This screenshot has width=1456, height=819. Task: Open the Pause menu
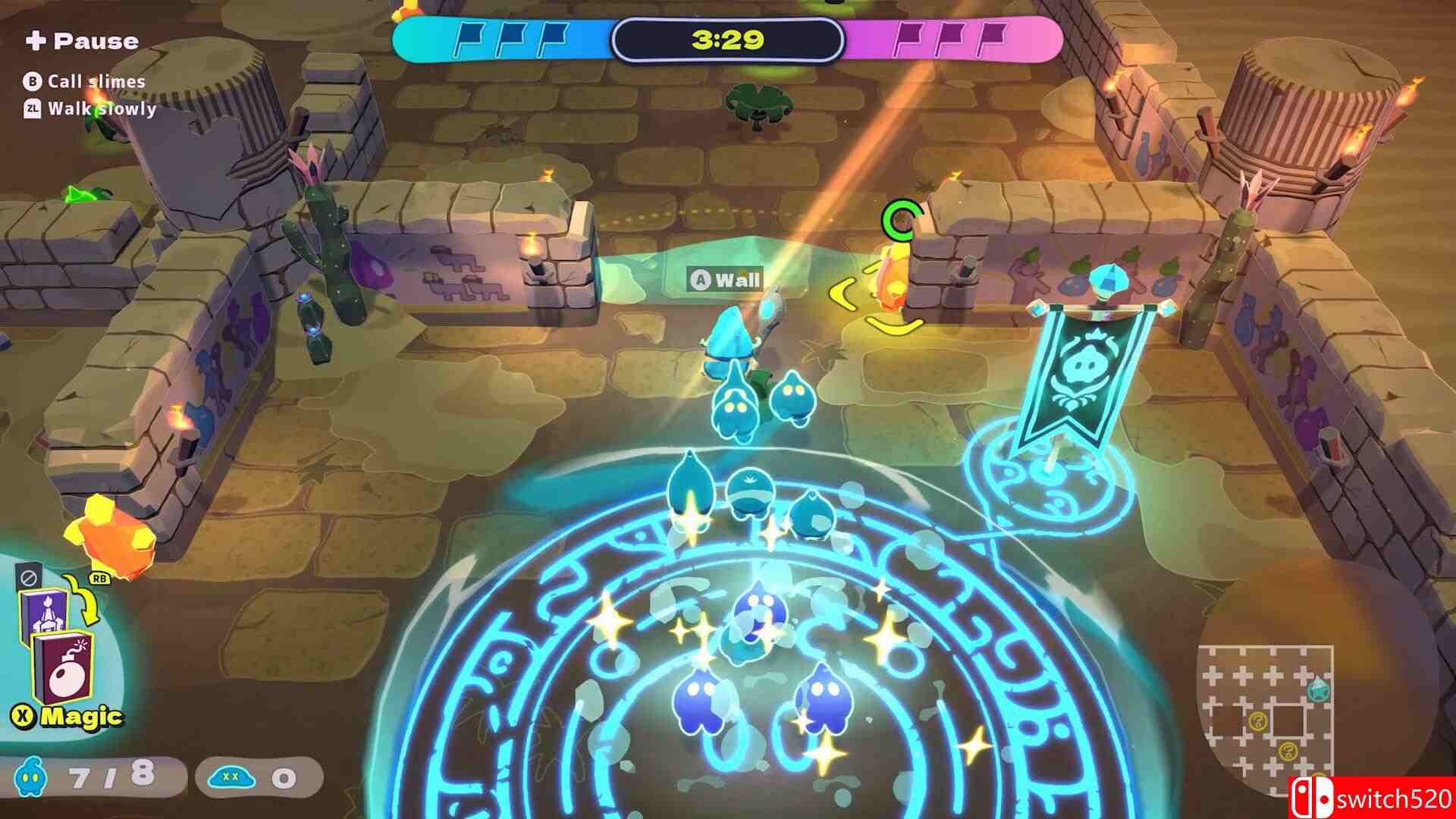pyautogui.click(x=83, y=42)
